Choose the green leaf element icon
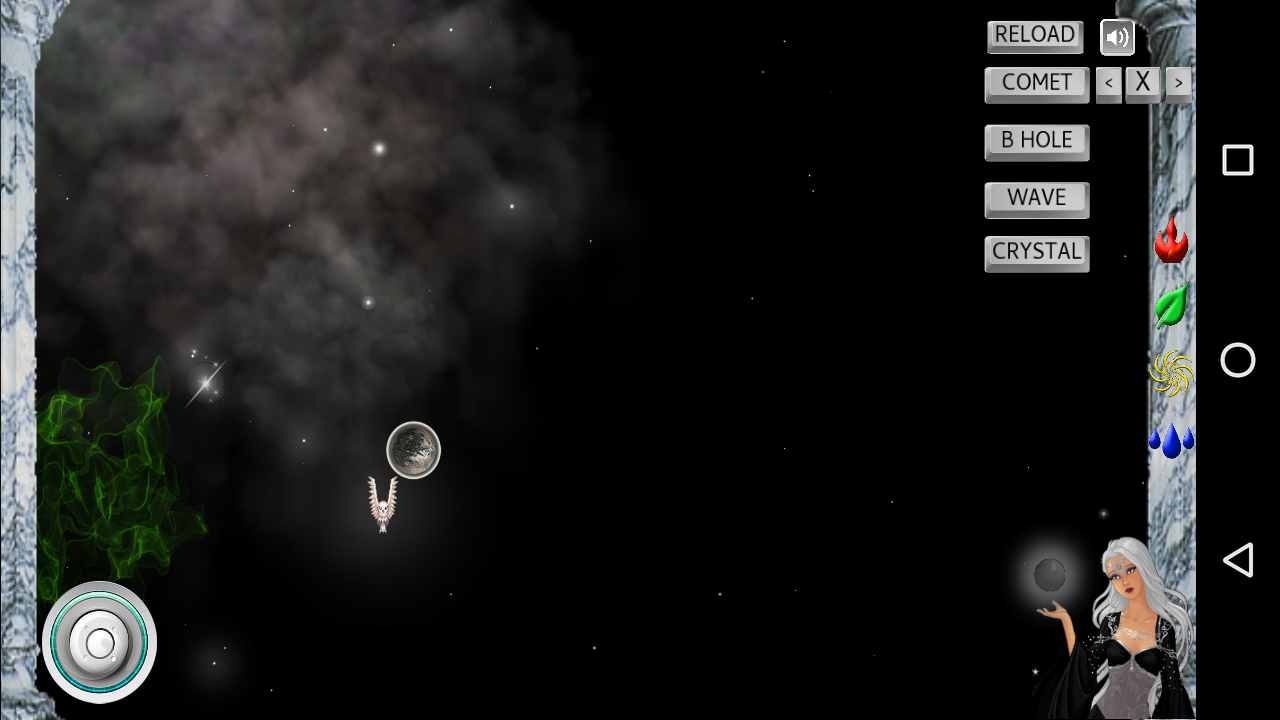The width and height of the screenshot is (1280, 720). (1171, 305)
